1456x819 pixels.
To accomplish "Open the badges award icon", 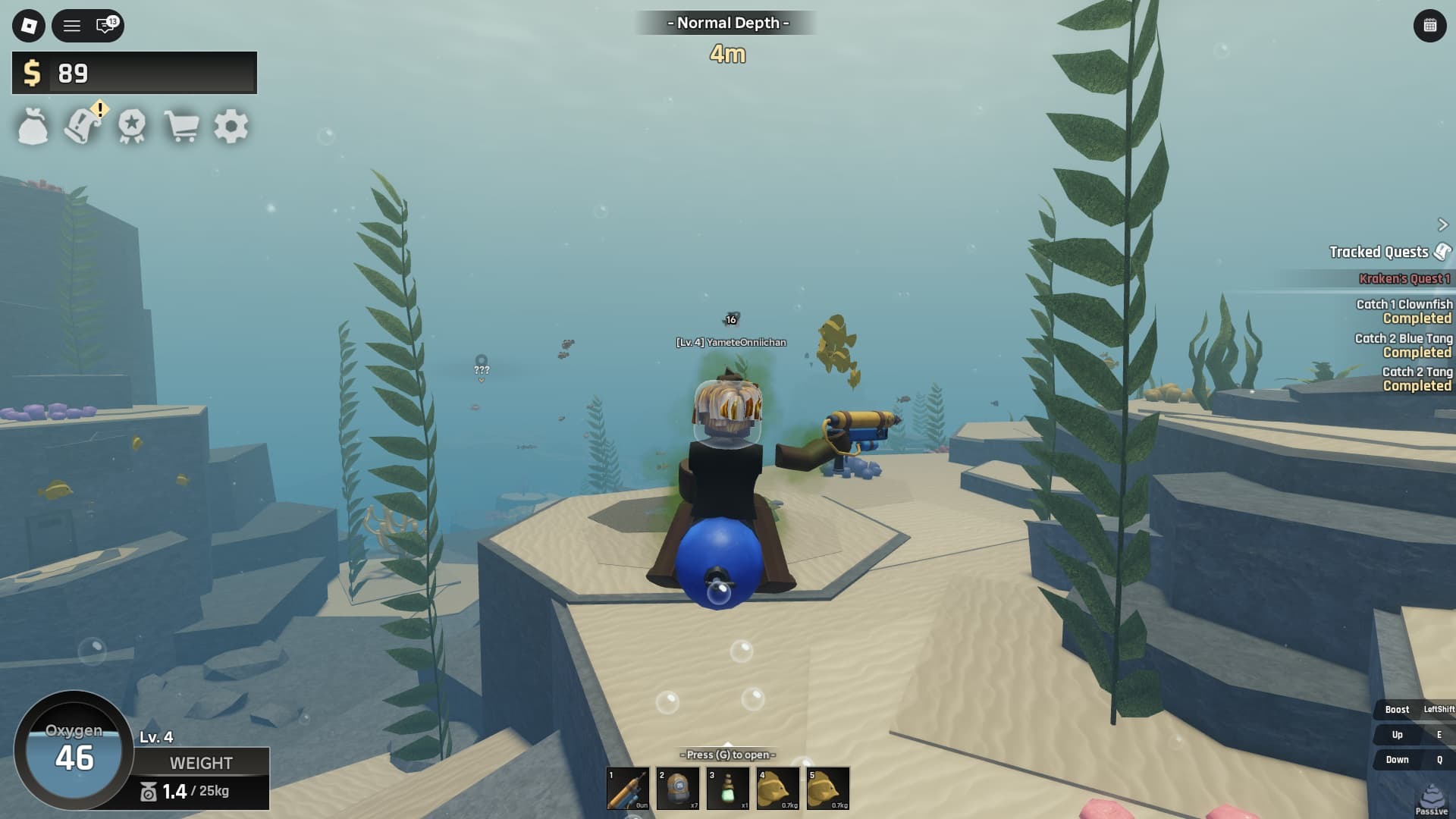I will [133, 127].
